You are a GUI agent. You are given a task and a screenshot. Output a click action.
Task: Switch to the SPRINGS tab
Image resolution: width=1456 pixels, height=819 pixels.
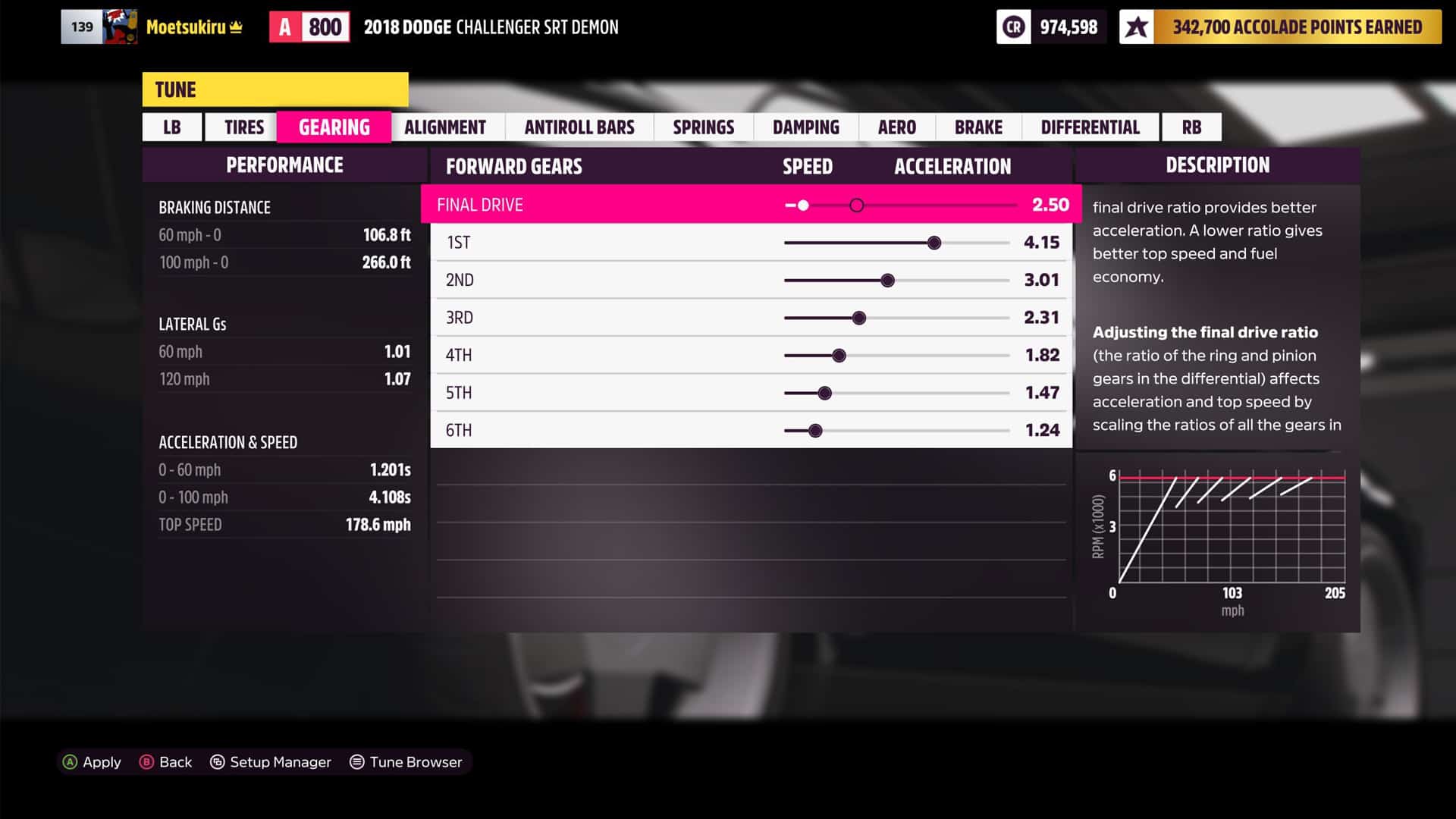704,127
